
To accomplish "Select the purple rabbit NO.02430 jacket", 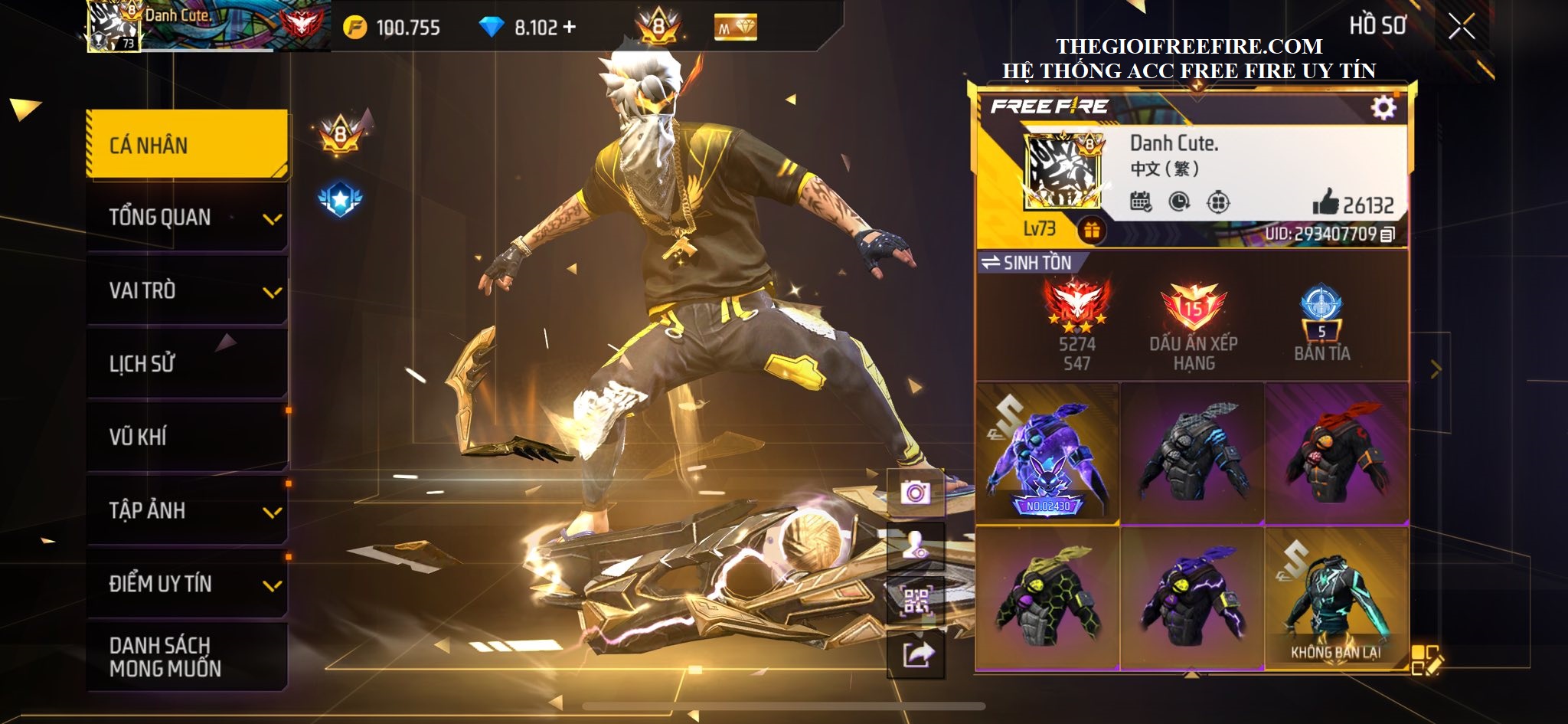I will (1047, 454).
